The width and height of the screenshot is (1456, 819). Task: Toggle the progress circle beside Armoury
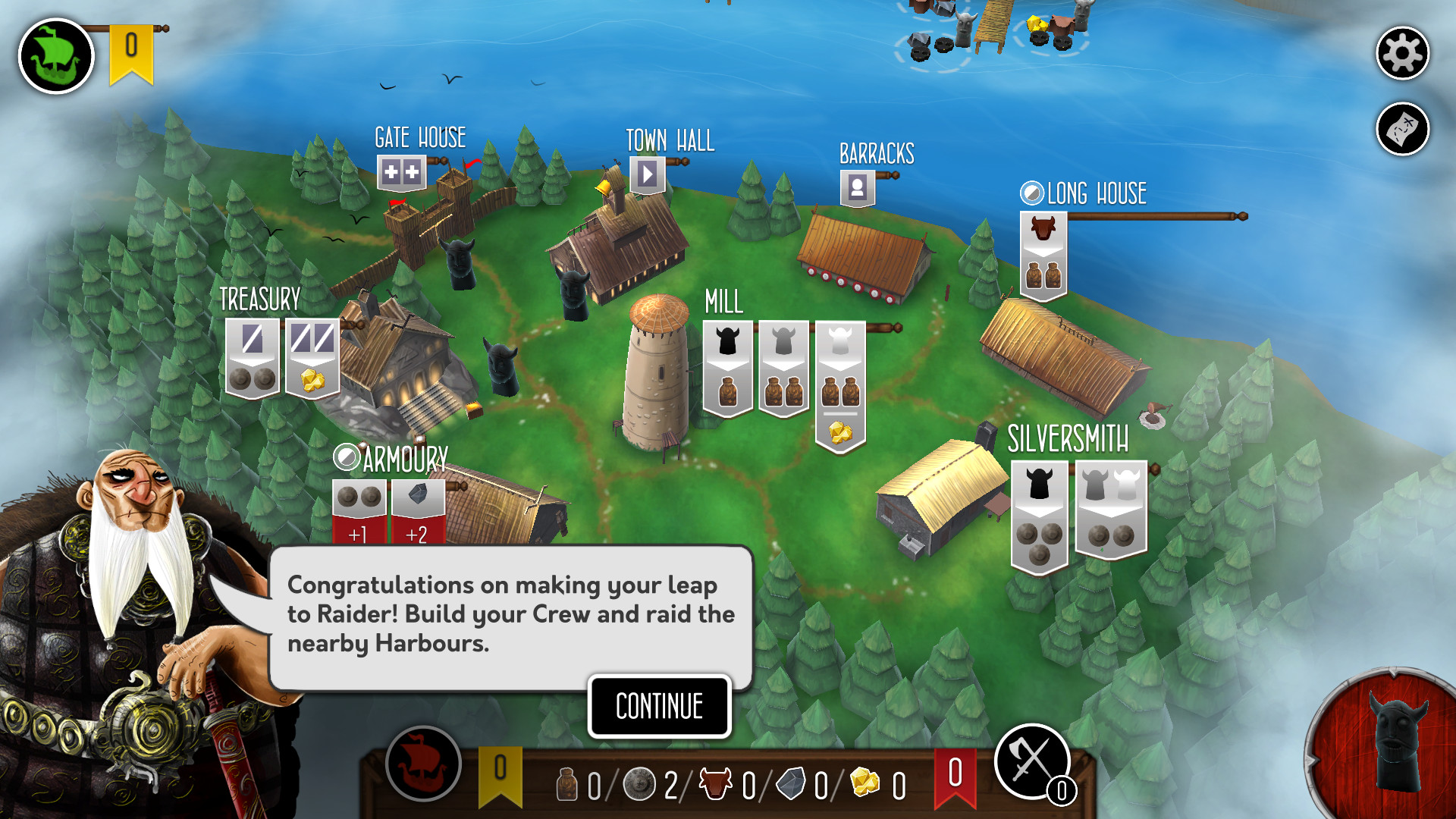[347, 459]
